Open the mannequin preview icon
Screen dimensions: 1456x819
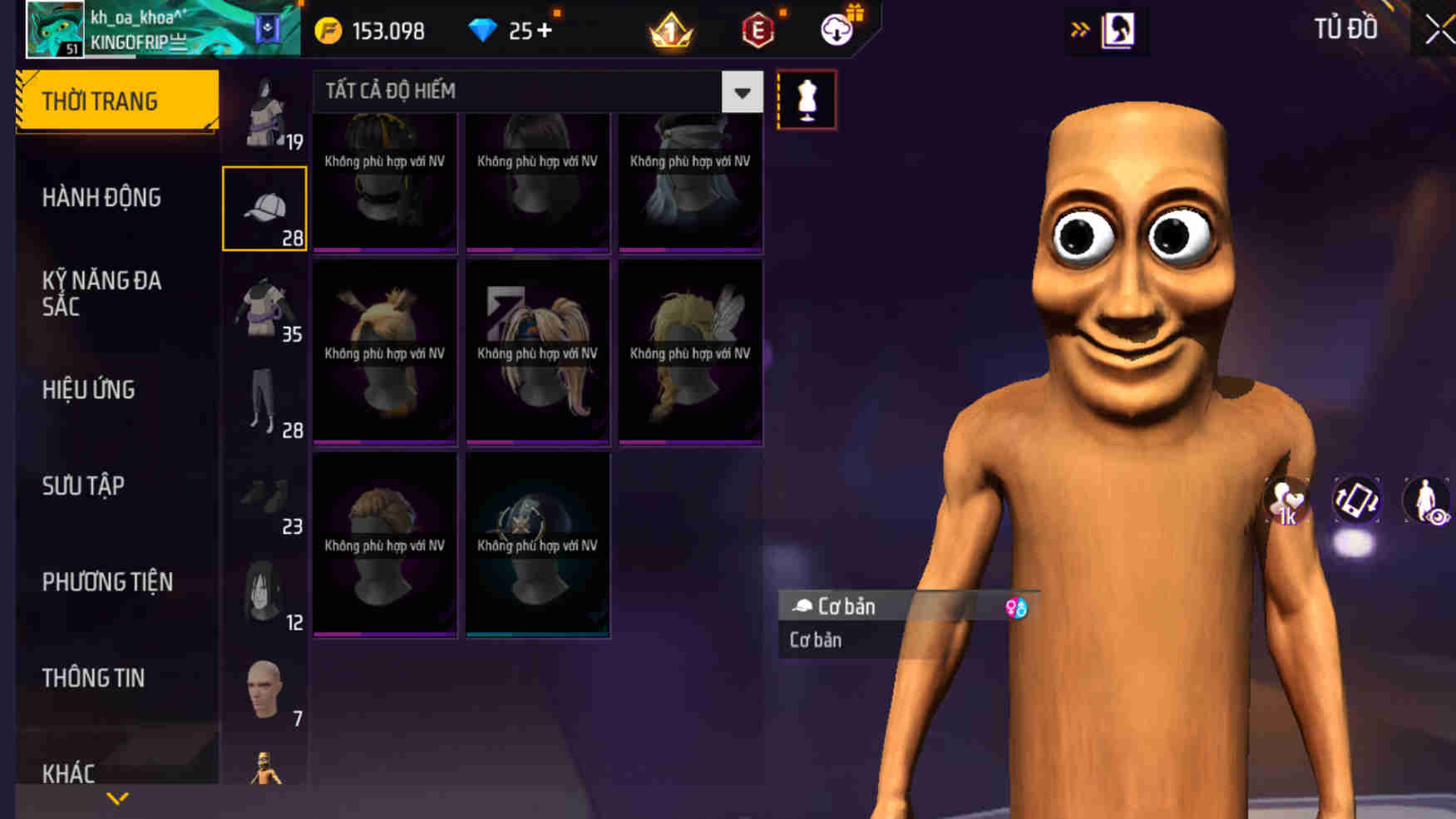pyautogui.click(x=805, y=100)
